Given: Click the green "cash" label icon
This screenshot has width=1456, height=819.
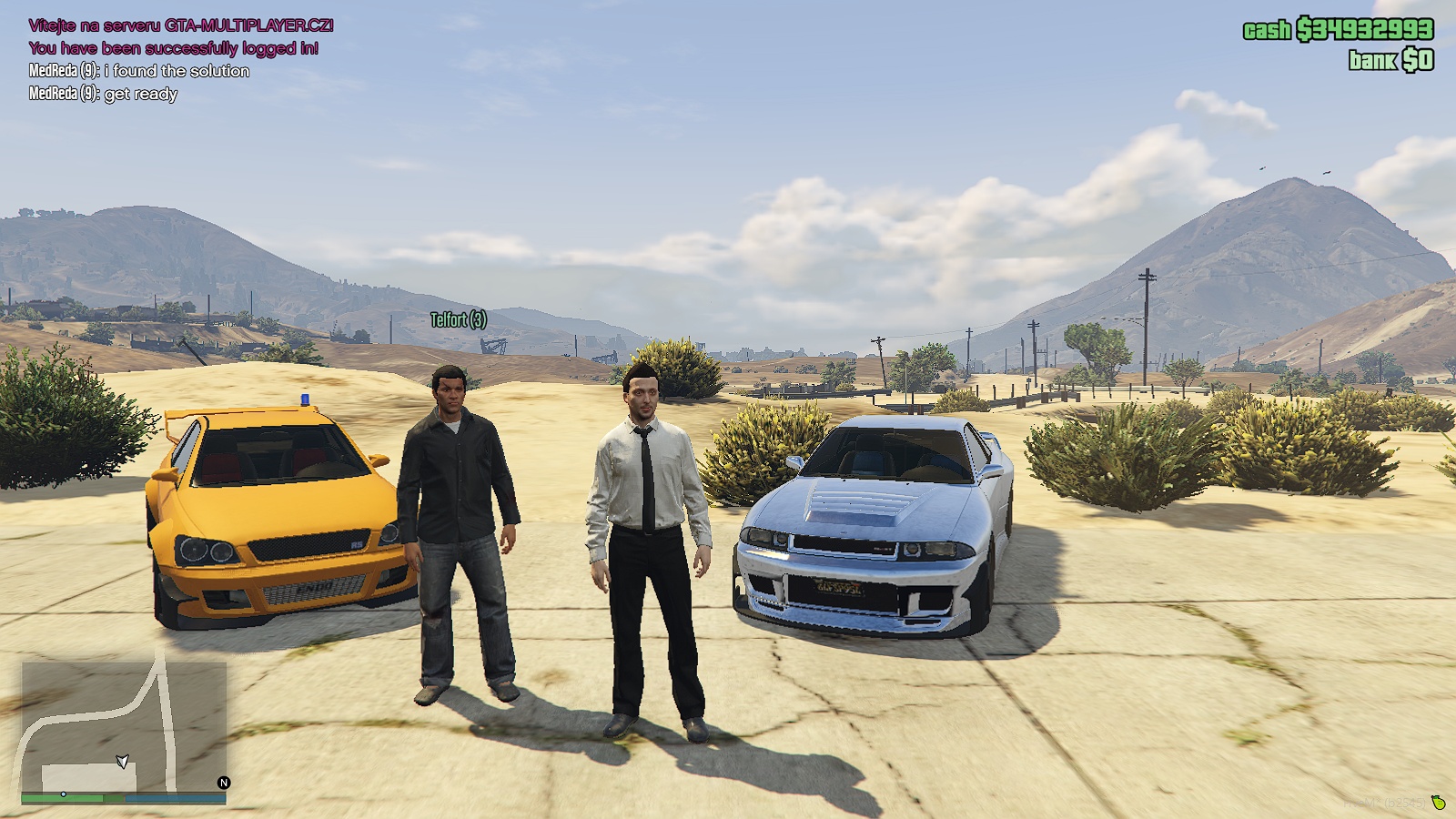Looking at the screenshot, I should pyautogui.click(x=1265, y=30).
